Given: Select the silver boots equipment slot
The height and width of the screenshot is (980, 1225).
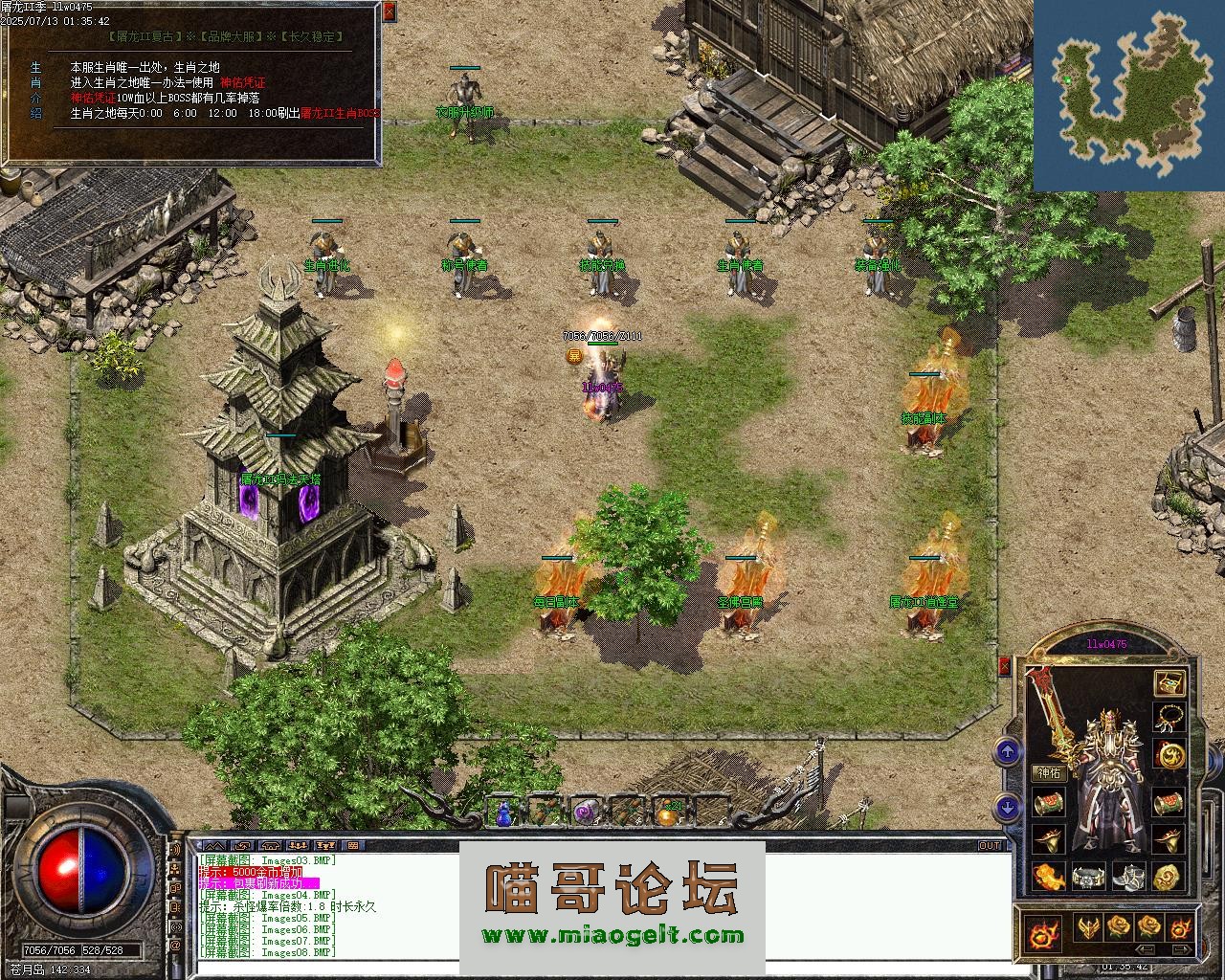Looking at the screenshot, I should coord(1128,877).
